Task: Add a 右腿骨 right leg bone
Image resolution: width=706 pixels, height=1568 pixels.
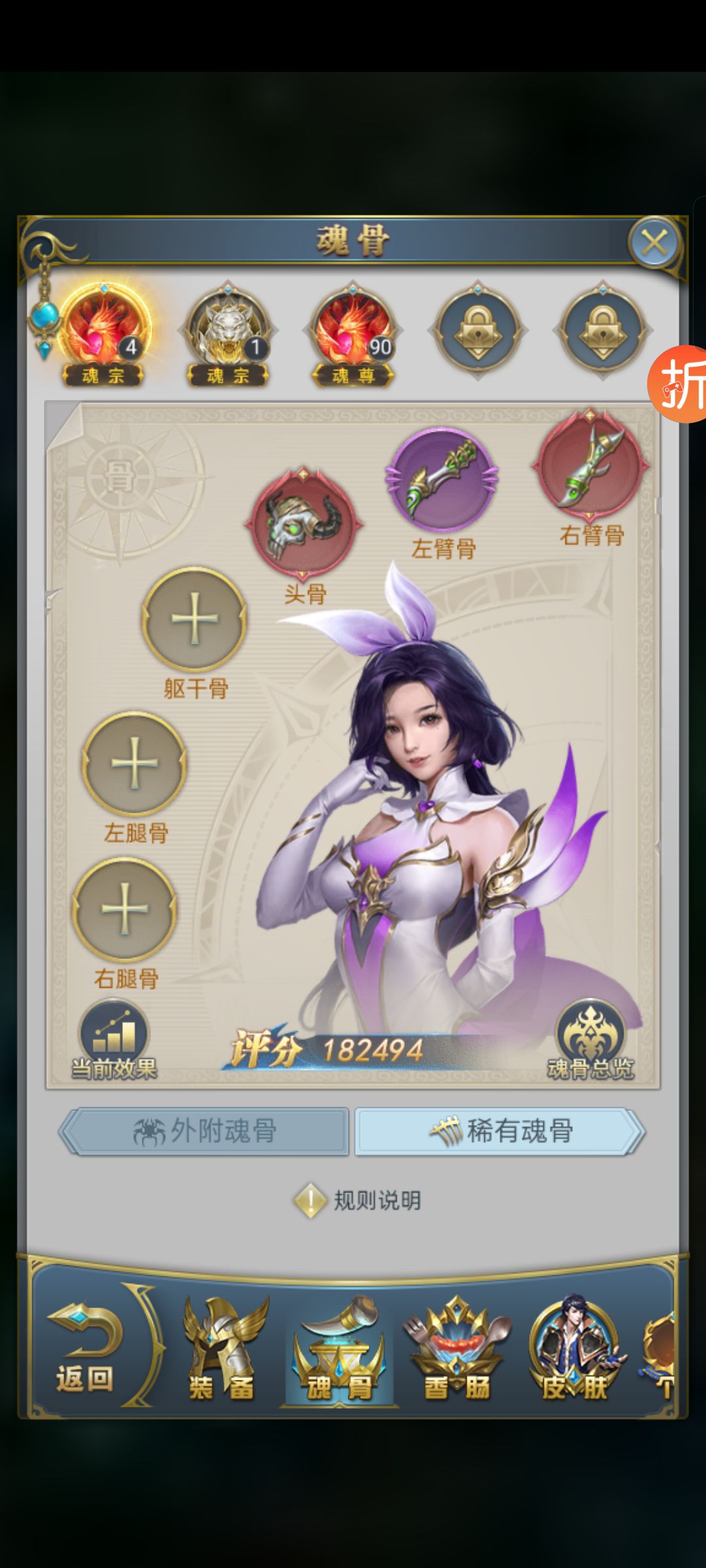Action: pos(125,909)
